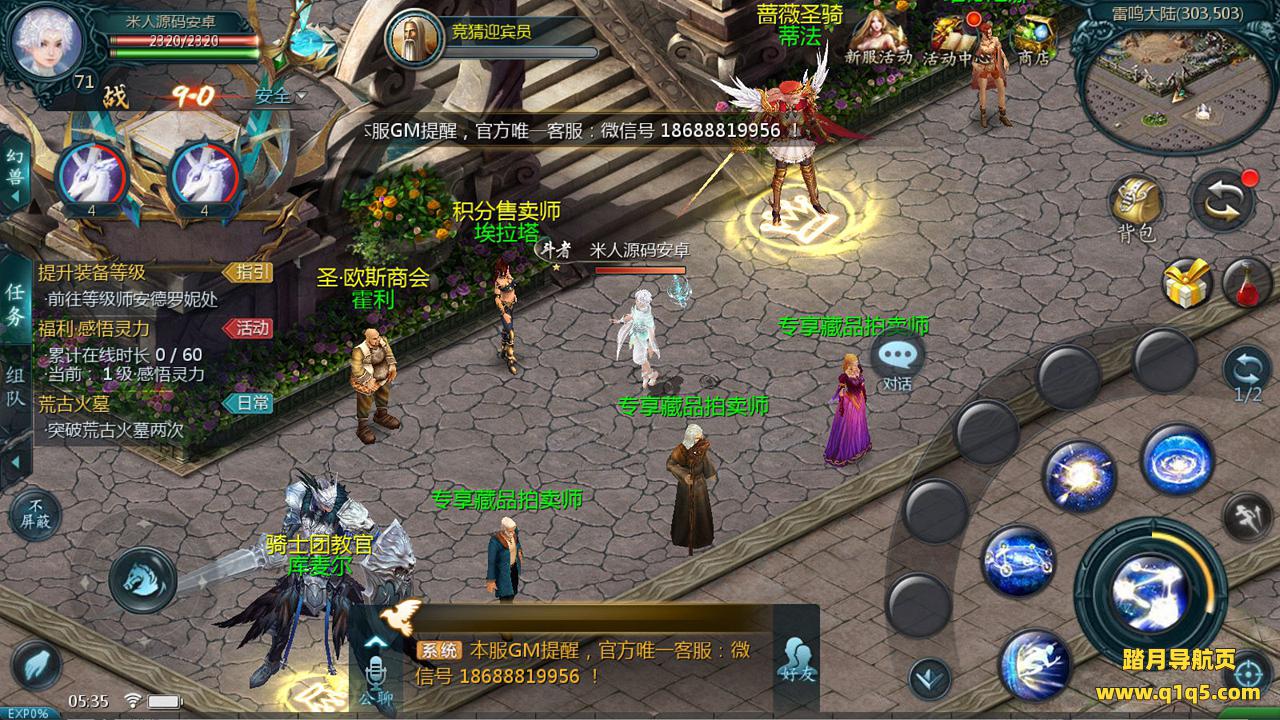Switch to the 组队 team tab

15,387
